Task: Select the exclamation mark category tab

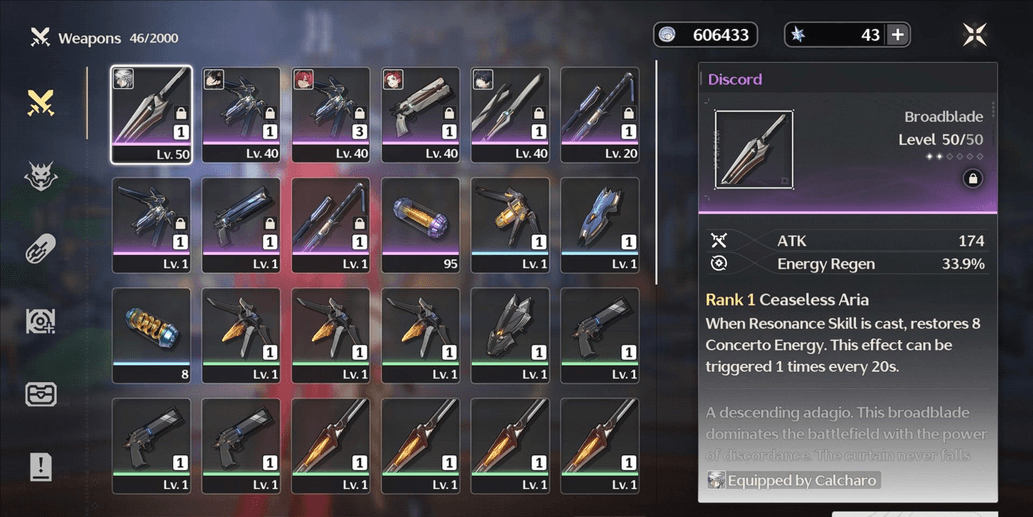Action: (40, 467)
